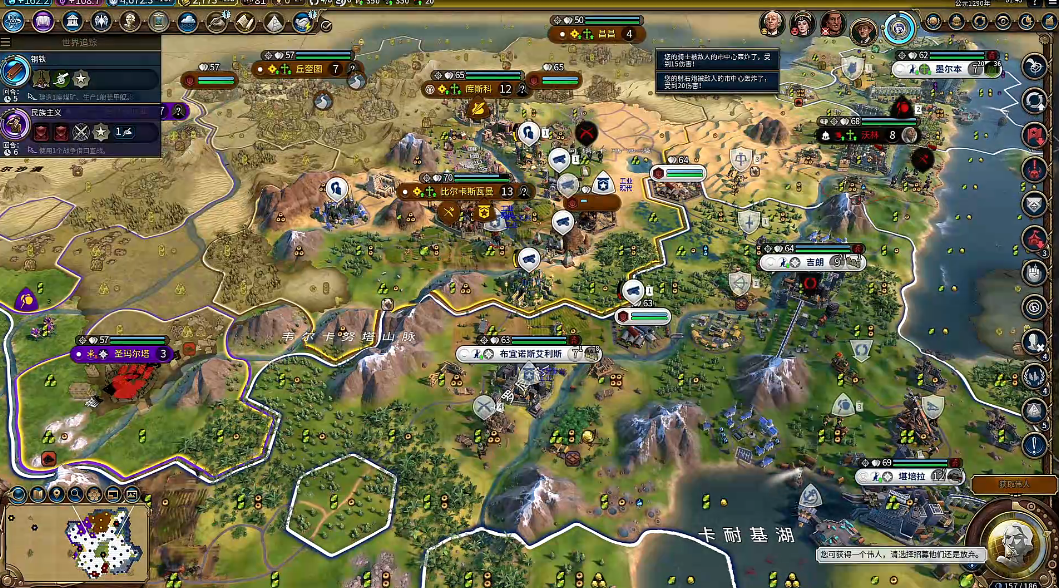
Task: Select the 吉朗 city banner
Action: pyautogui.click(x=805, y=262)
